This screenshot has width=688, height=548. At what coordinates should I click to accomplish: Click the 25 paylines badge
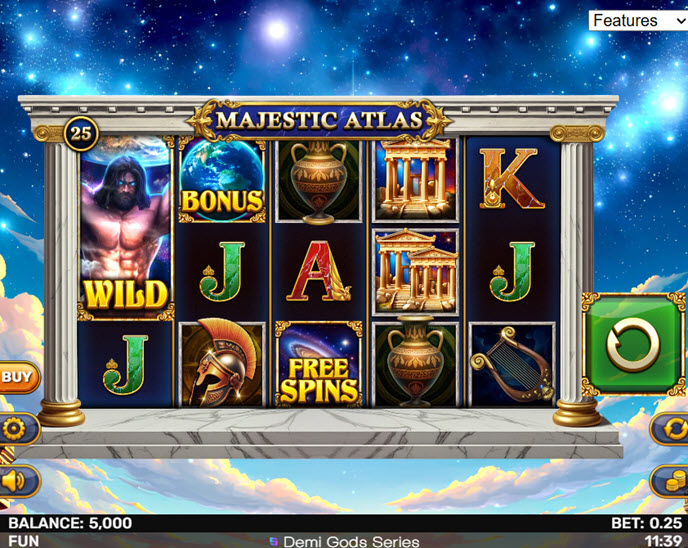click(x=80, y=132)
